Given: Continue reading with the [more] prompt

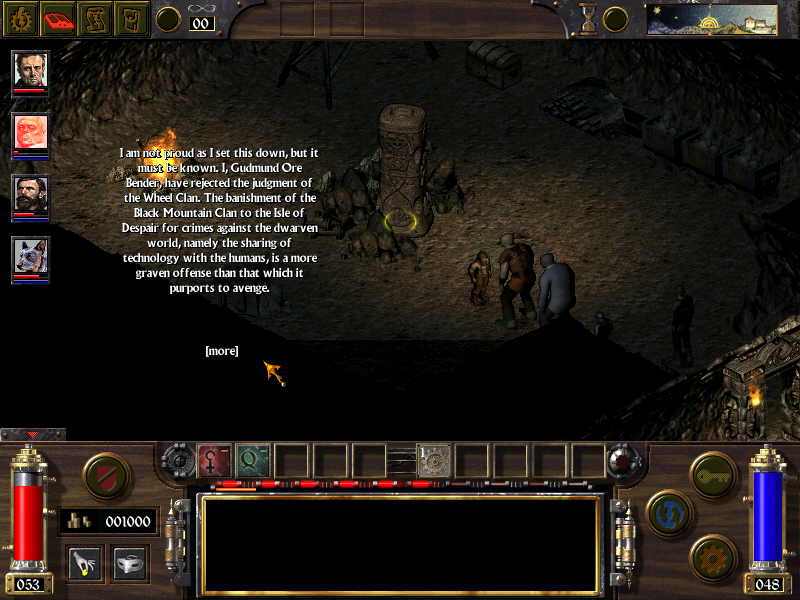Looking at the screenshot, I should pos(221,350).
